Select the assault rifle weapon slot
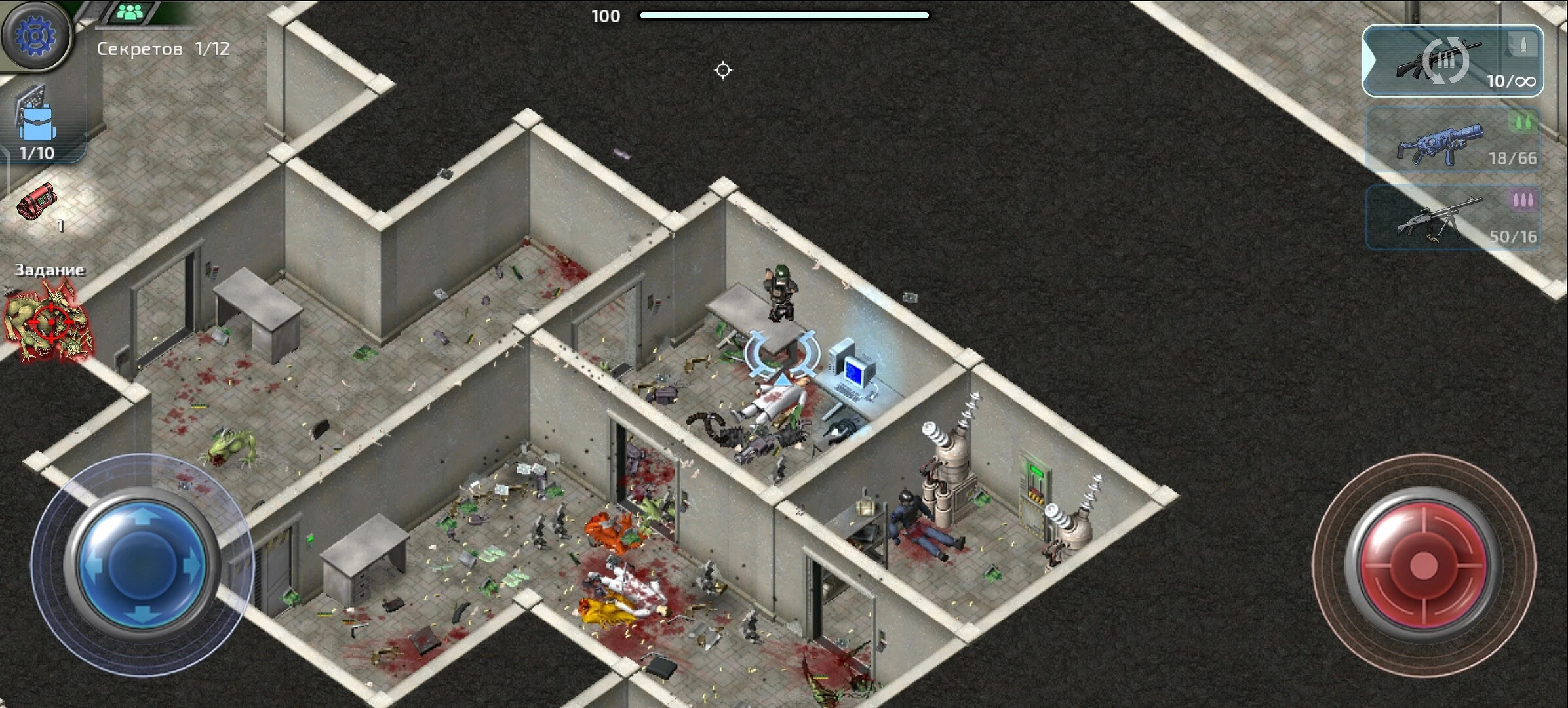1568x708 pixels. click(x=1453, y=61)
